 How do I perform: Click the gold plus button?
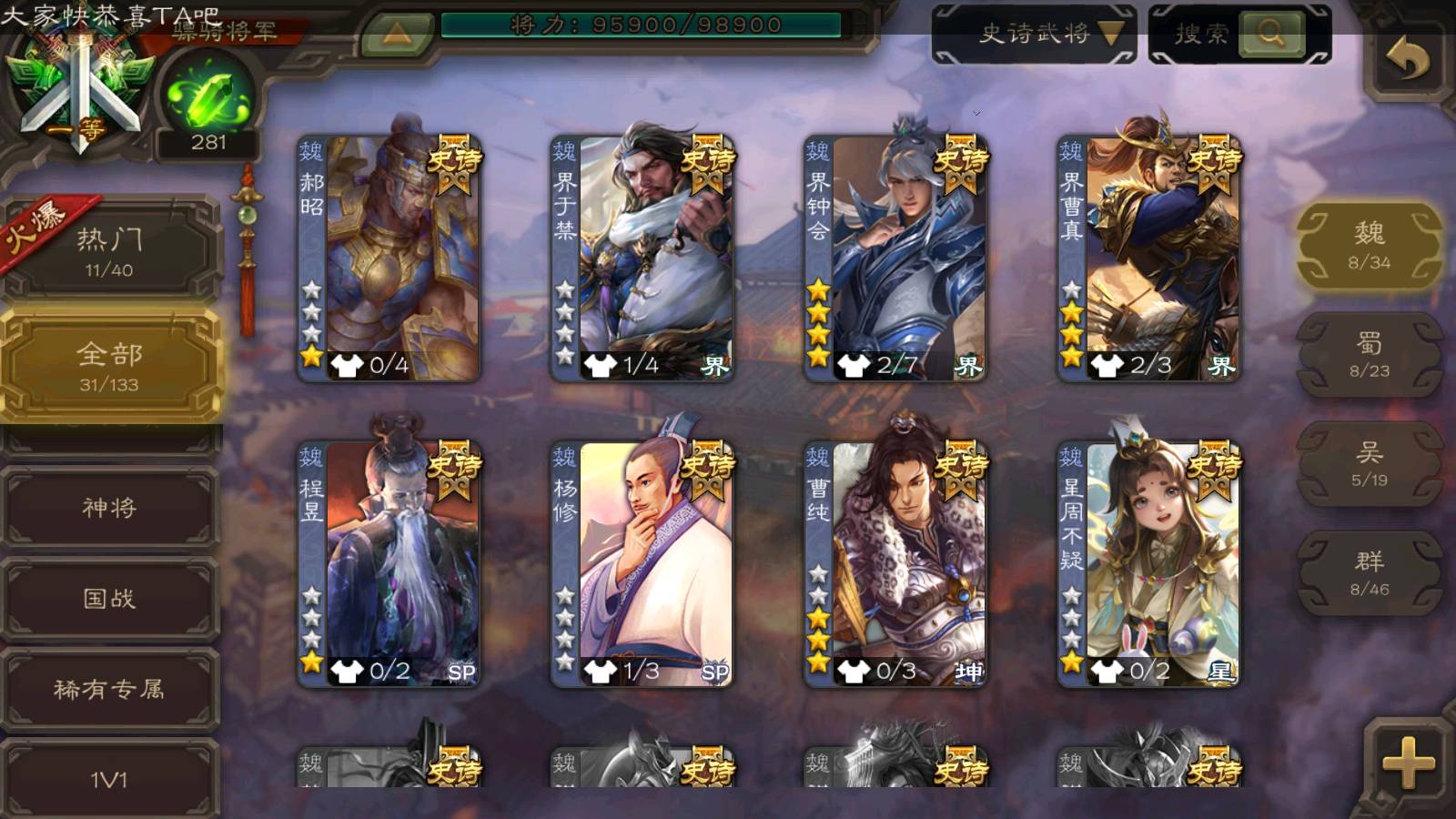[1407, 763]
